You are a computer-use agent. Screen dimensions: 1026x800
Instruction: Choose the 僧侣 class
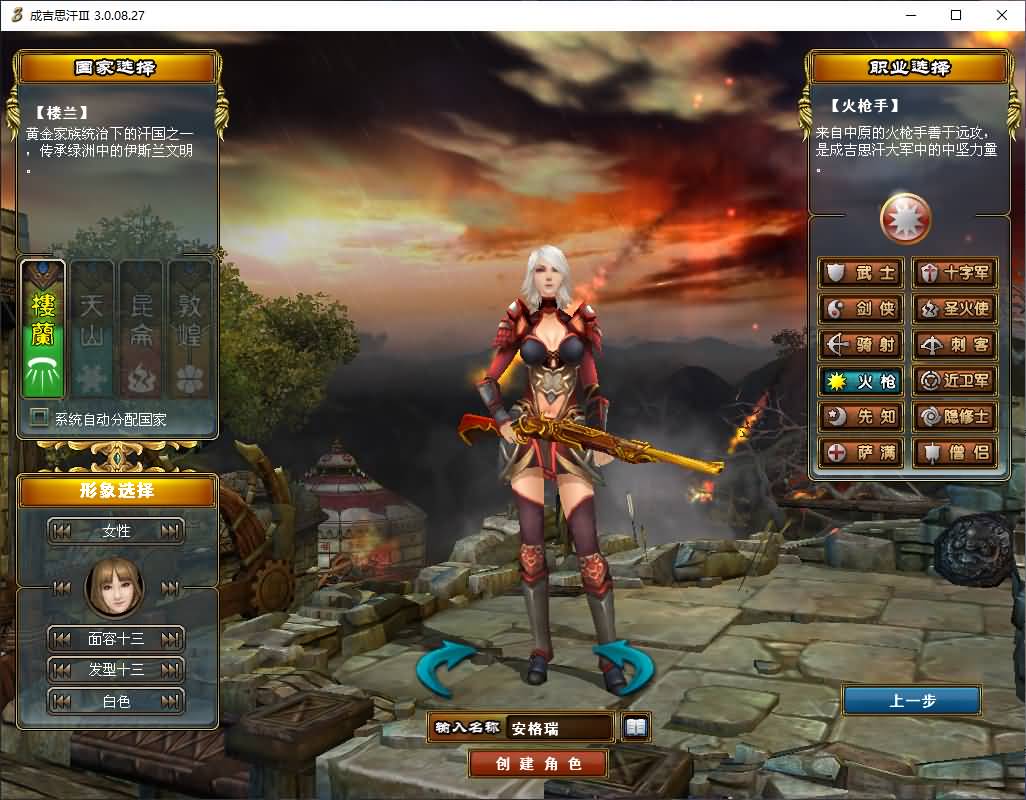pos(954,453)
